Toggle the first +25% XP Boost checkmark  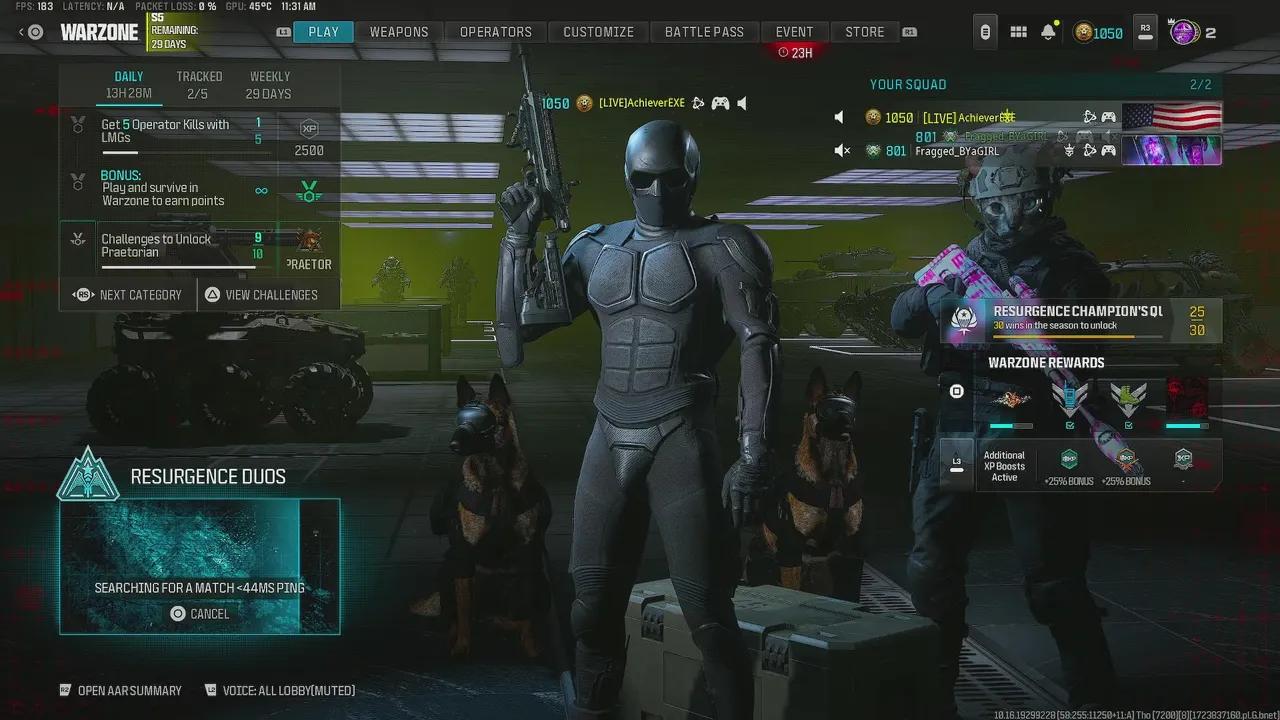pyautogui.click(x=1069, y=424)
